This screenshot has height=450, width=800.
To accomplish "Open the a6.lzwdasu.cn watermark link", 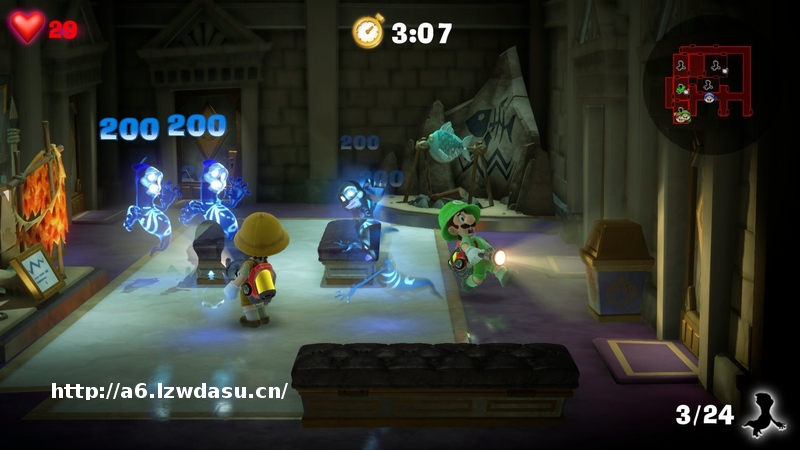I will [x=169, y=391].
